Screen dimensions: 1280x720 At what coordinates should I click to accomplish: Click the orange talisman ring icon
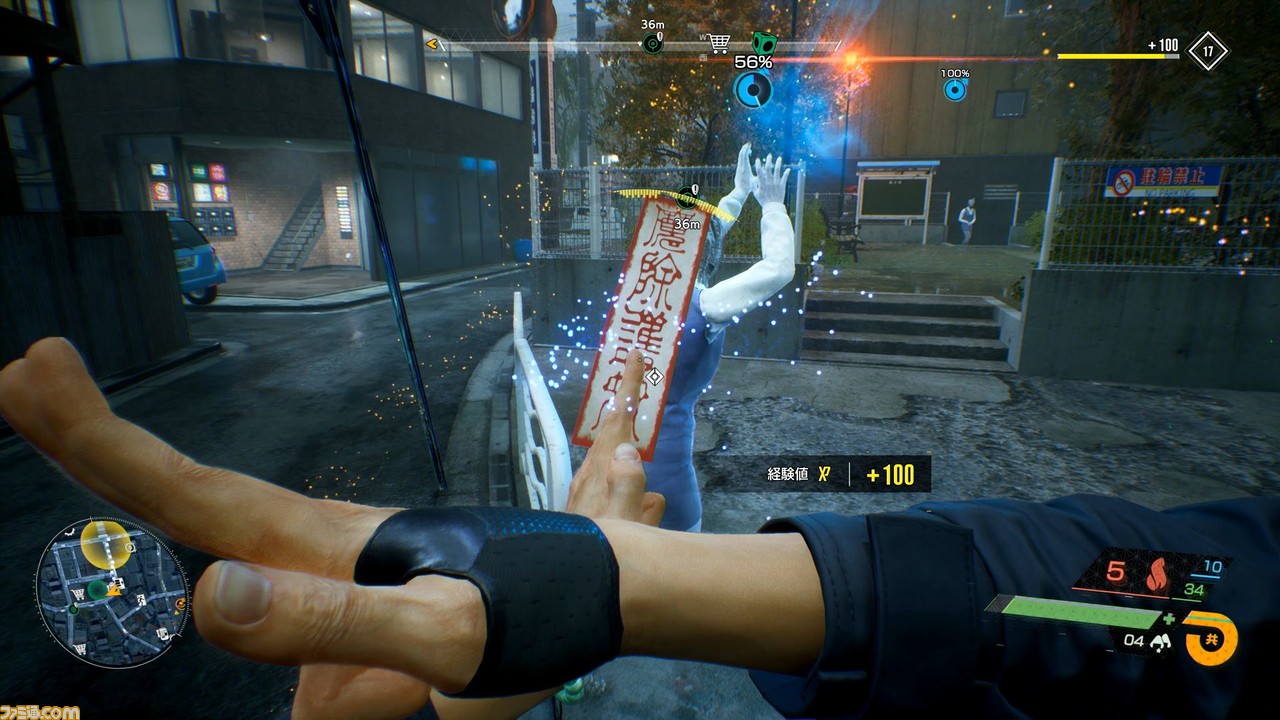click(1211, 638)
